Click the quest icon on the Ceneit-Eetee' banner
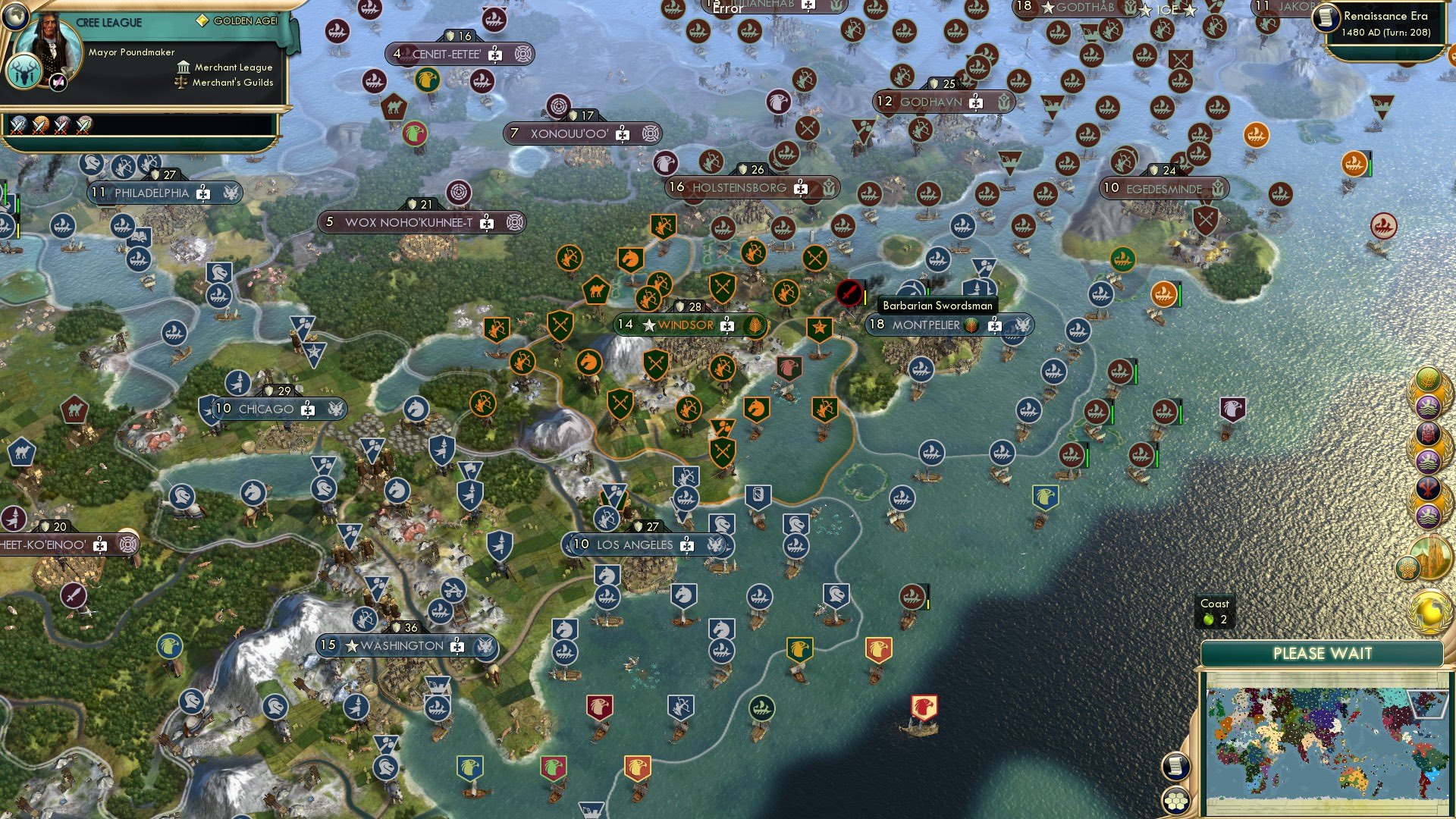Viewport: 1456px width, 819px height. [522, 54]
